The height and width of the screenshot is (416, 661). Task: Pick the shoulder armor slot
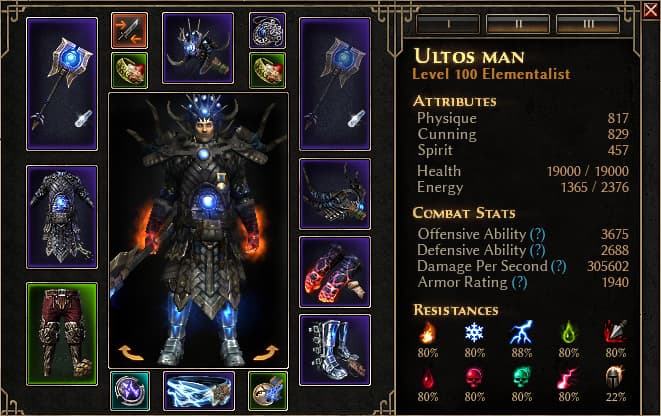coord(334,193)
